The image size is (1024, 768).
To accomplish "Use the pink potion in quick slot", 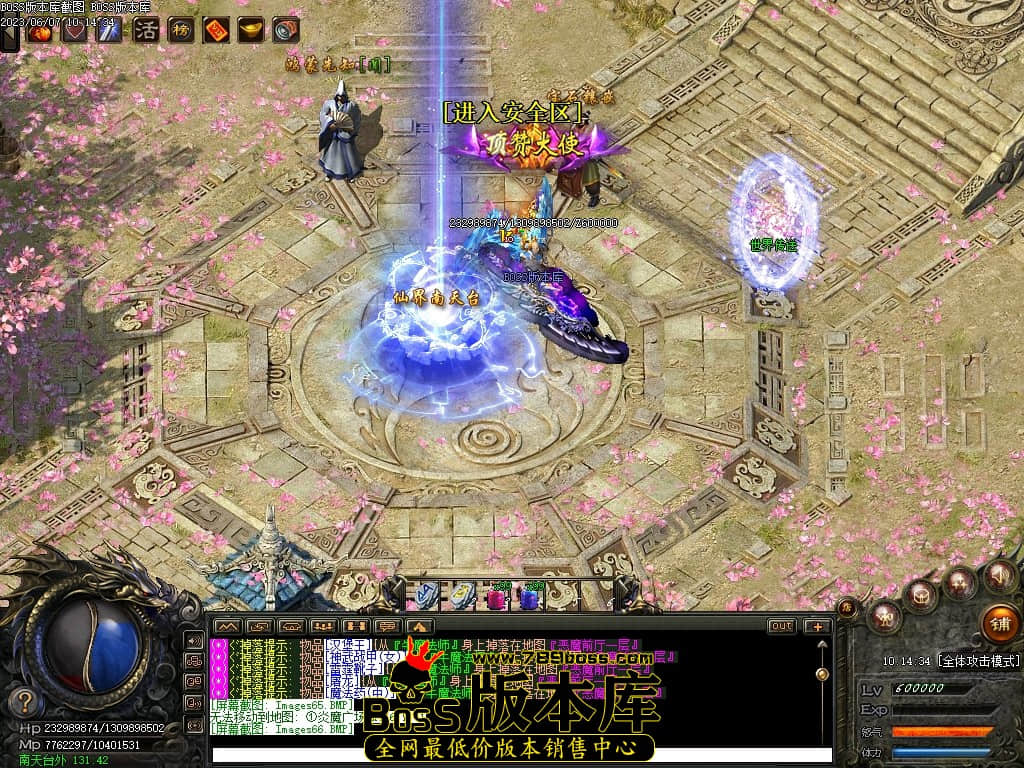I will click(495, 598).
